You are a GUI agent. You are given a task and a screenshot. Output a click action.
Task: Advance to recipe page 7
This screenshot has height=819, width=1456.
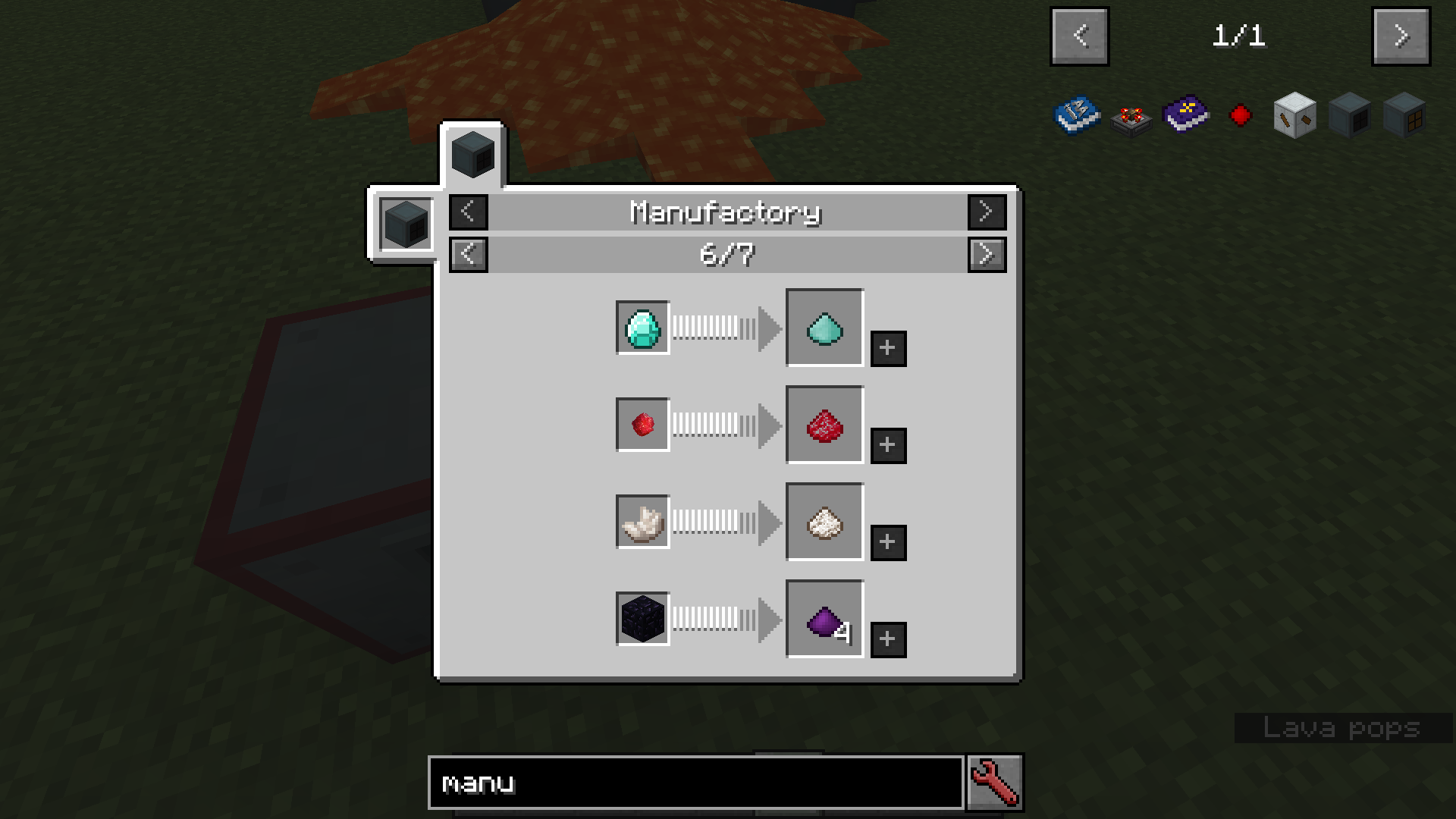987,254
